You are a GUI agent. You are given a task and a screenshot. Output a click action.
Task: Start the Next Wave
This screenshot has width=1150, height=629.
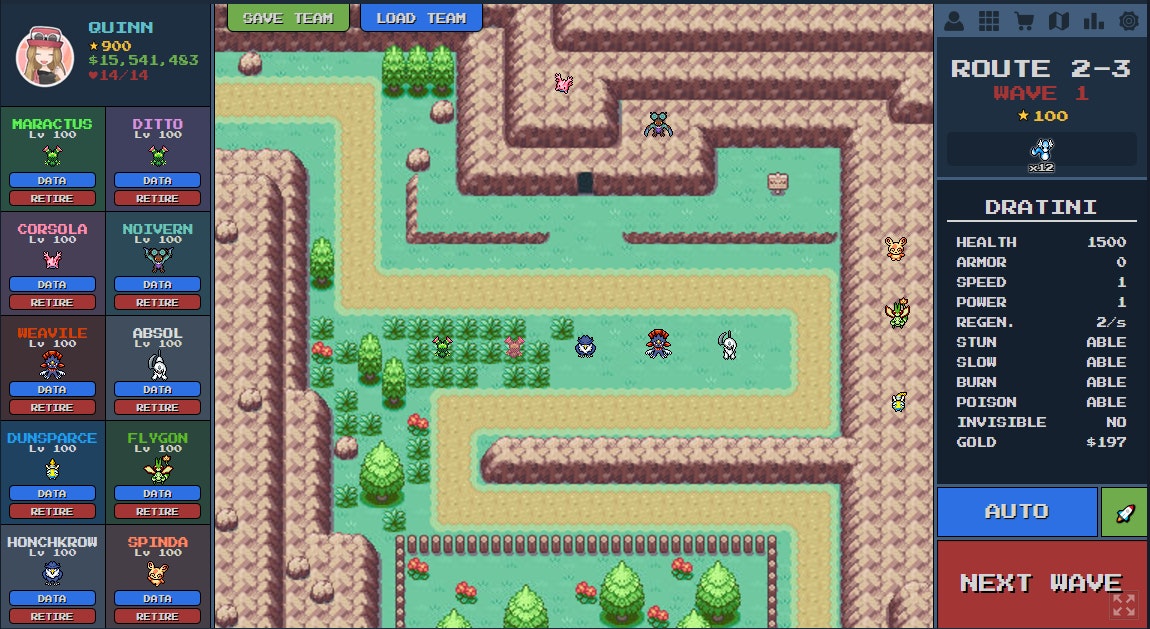pos(1041,583)
